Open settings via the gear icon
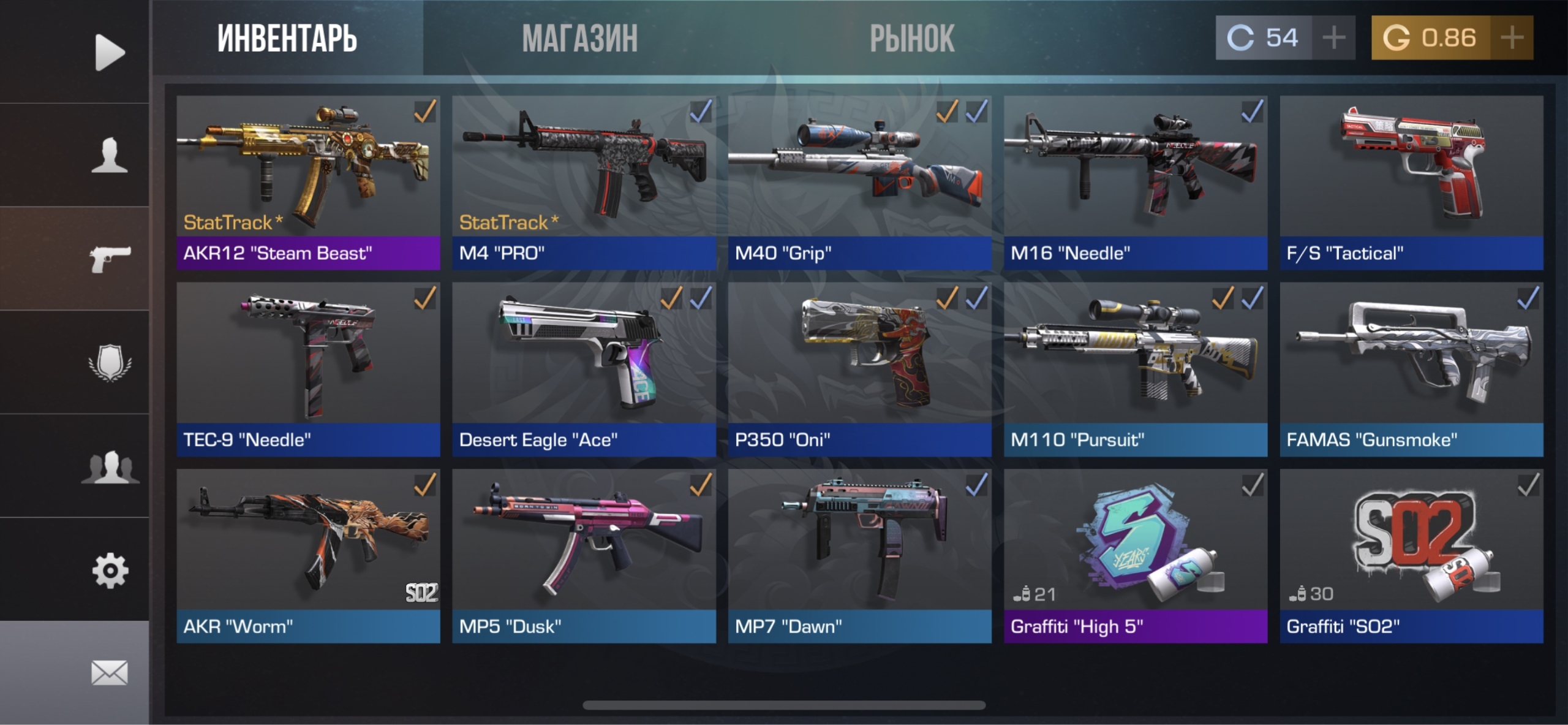 point(110,571)
